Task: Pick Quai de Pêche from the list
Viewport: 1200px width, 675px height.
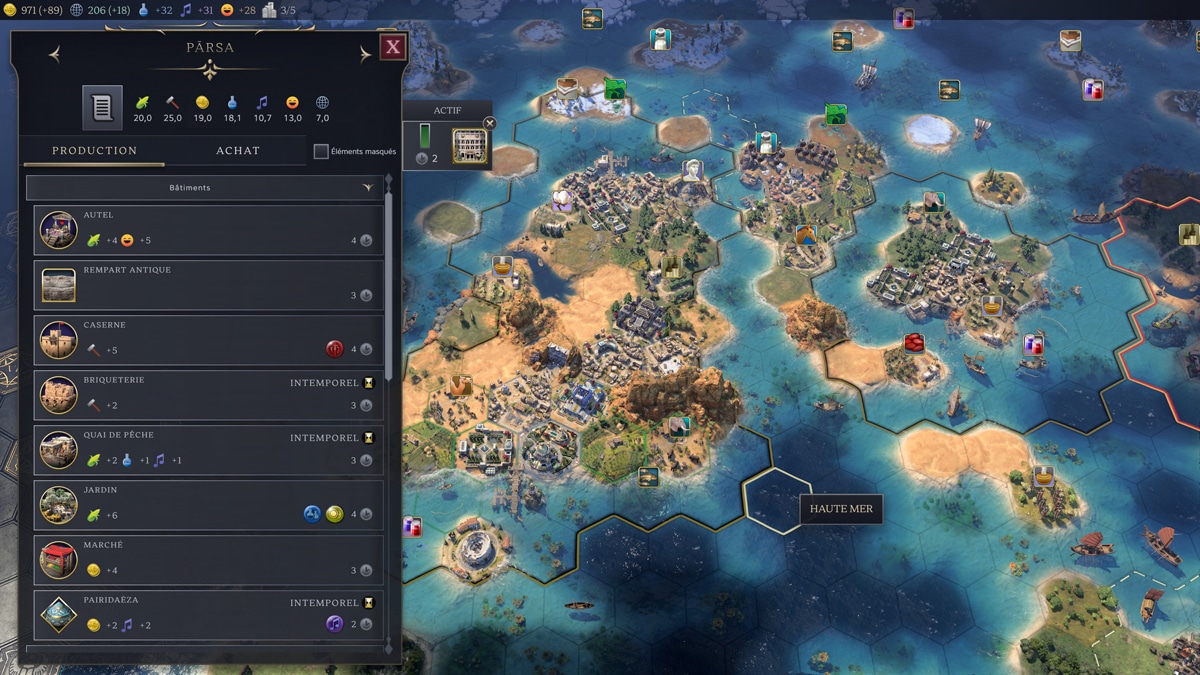Action: point(208,450)
